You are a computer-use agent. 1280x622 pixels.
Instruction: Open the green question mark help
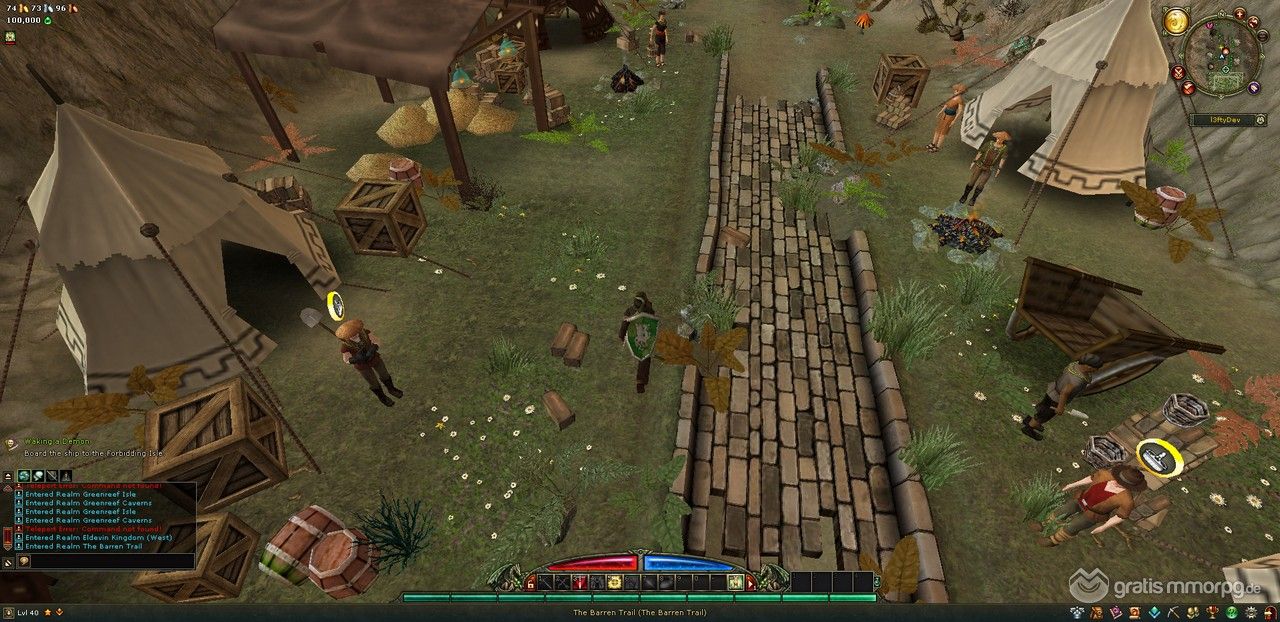click(1231, 612)
